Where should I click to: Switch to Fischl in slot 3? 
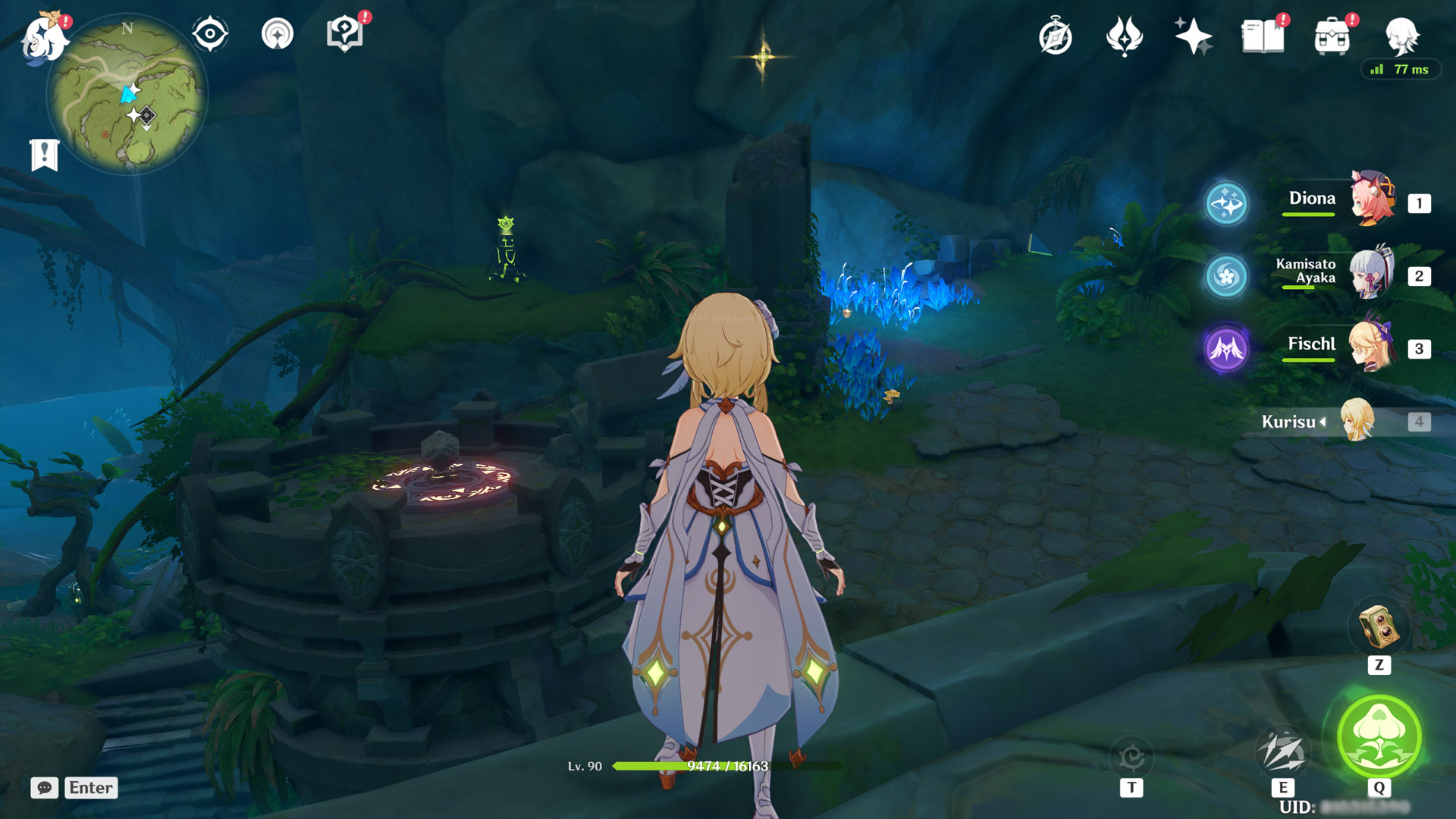(x=1373, y=345)
